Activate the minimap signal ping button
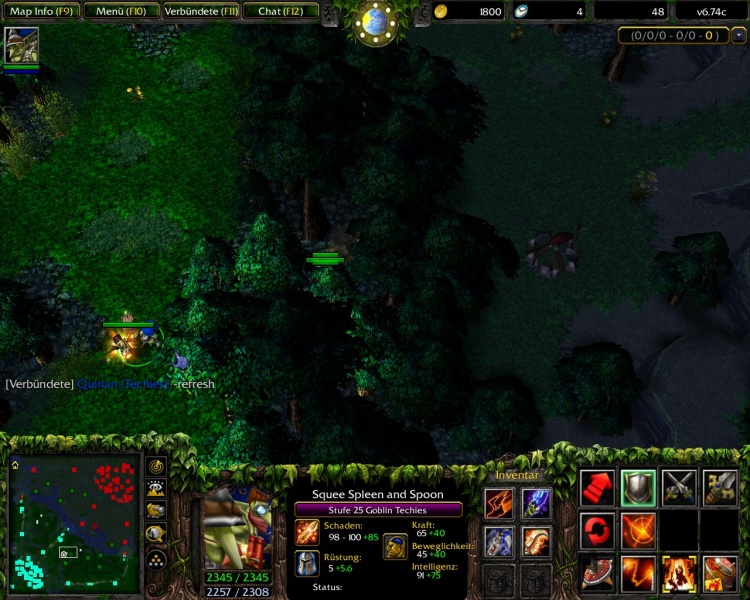Viewport: 750px width, 600px height. (157, 467)
